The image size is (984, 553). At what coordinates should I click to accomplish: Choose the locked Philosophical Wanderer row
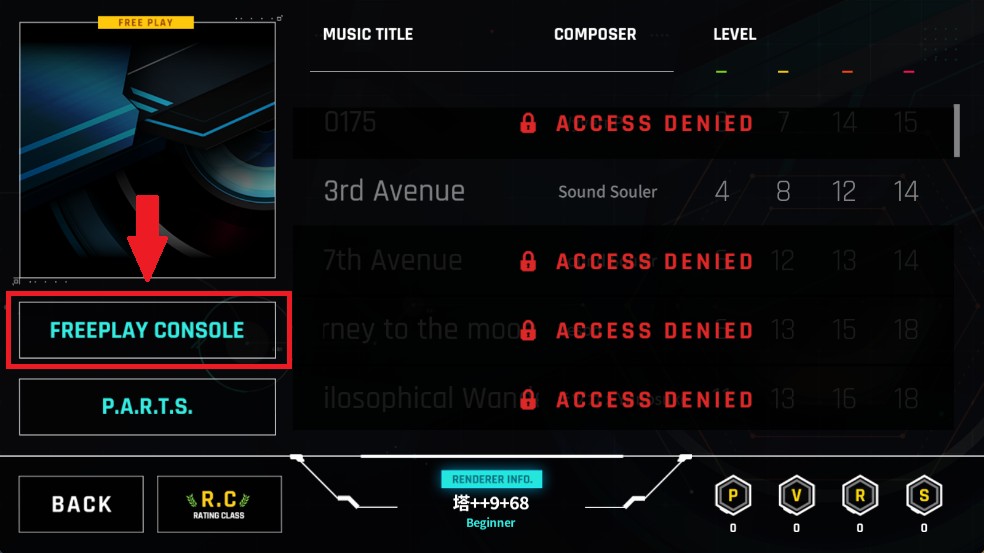coord(620,399)
